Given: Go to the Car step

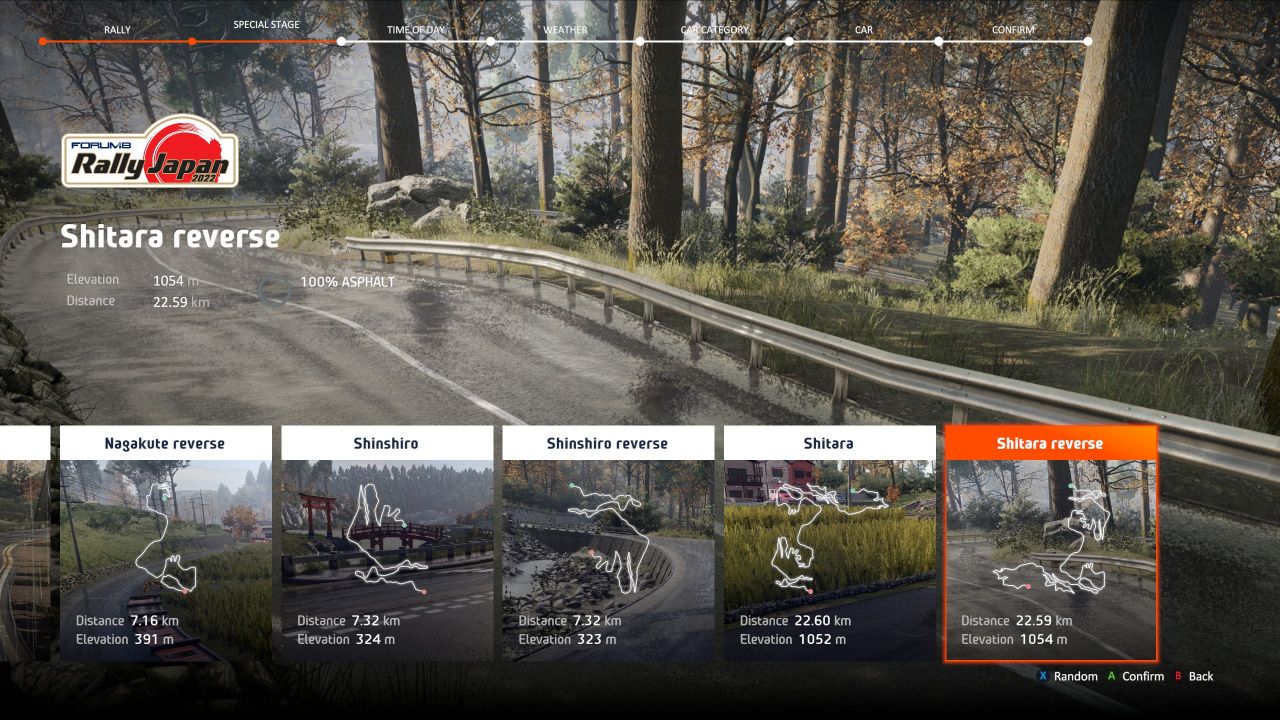Looking at the screenshot, I should click(x=864, y=30).
